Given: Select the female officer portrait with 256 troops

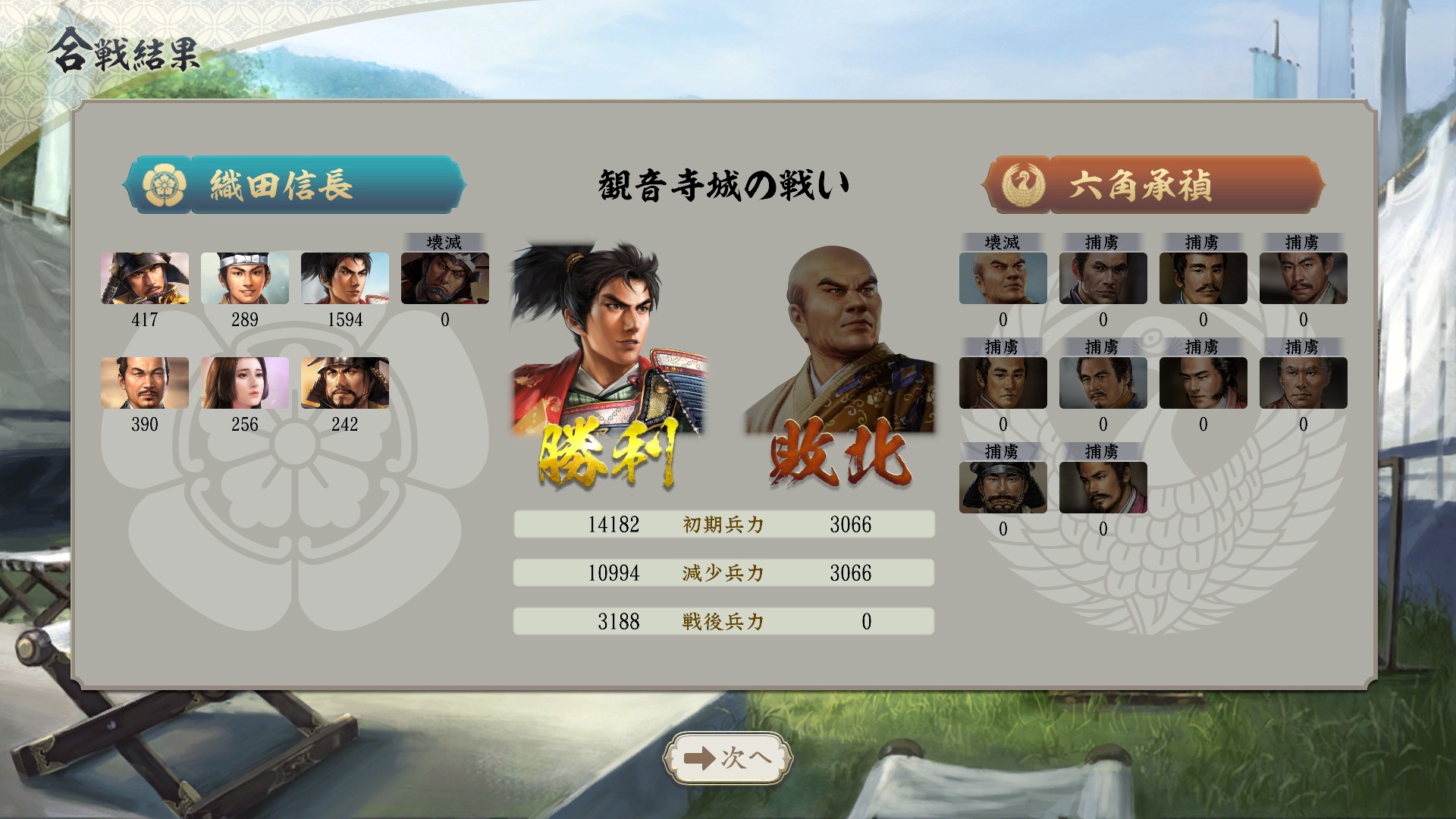Looking at the screenshot, I should click(245, 383).
